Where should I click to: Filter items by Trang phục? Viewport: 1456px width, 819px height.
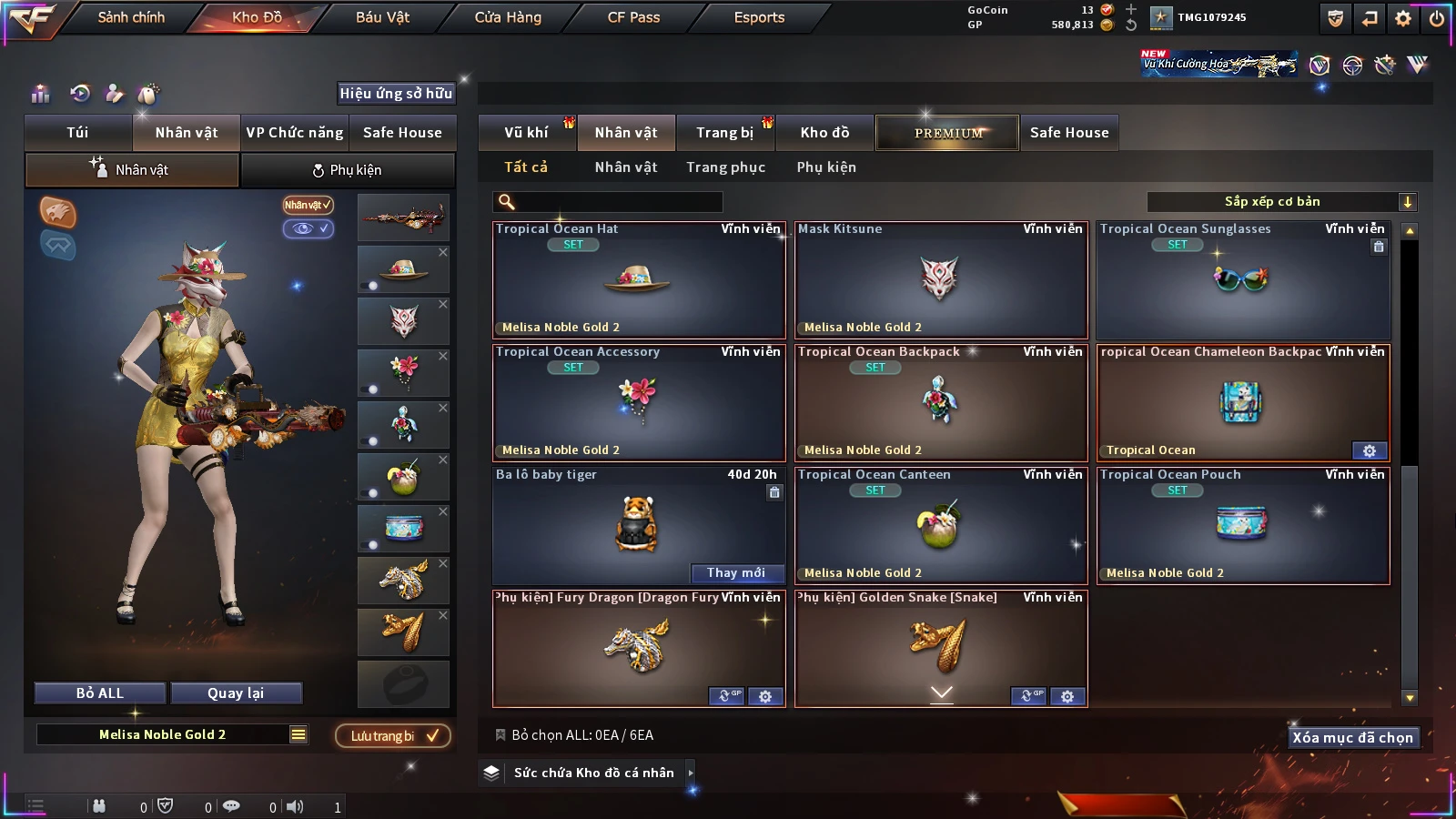pos(725,167)
